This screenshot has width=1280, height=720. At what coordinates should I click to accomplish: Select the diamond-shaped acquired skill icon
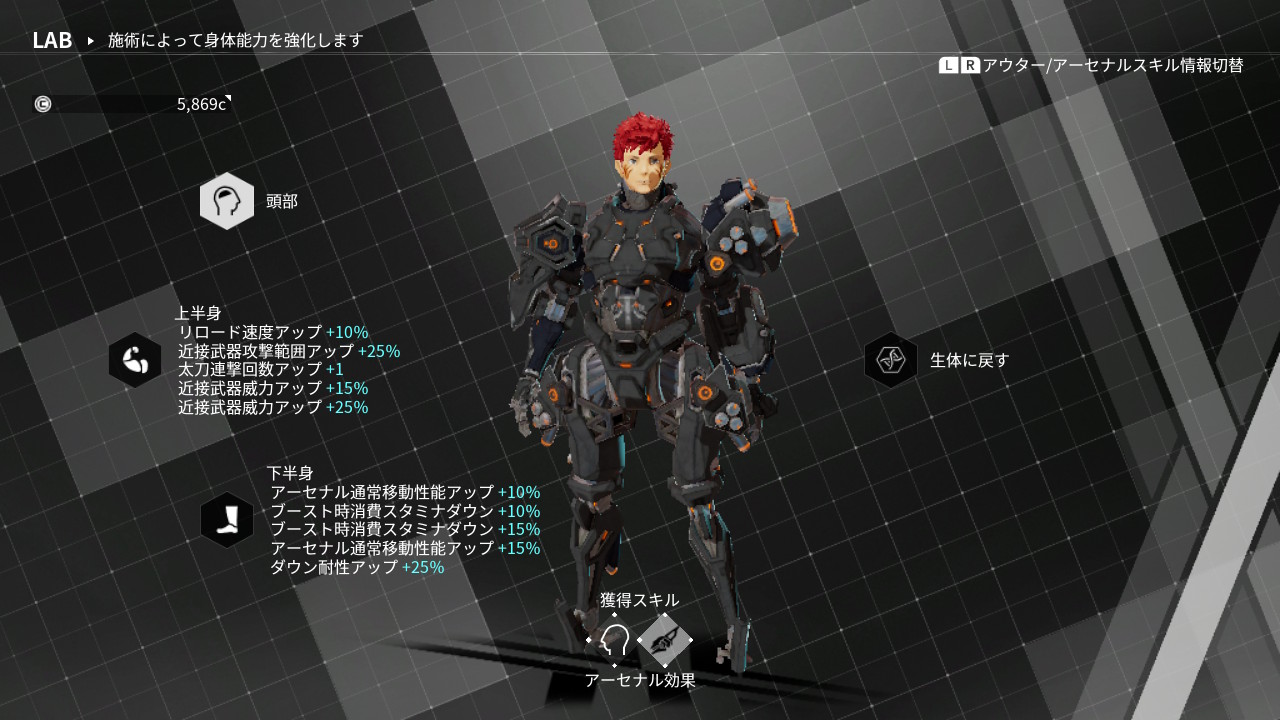pyautogui.click(x=665, y=640)
